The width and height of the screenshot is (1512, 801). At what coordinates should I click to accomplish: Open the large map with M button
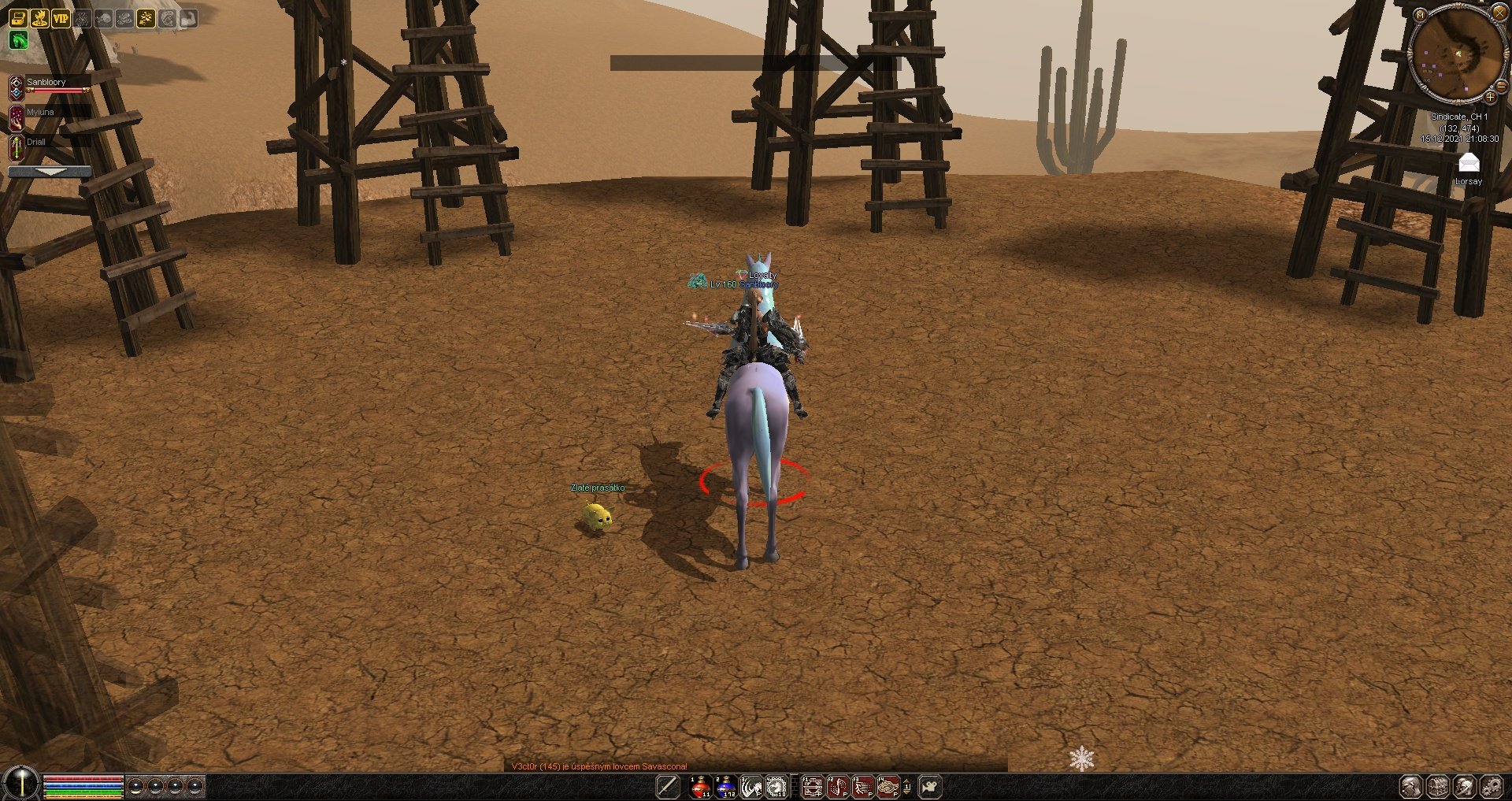click(1420, 15)
